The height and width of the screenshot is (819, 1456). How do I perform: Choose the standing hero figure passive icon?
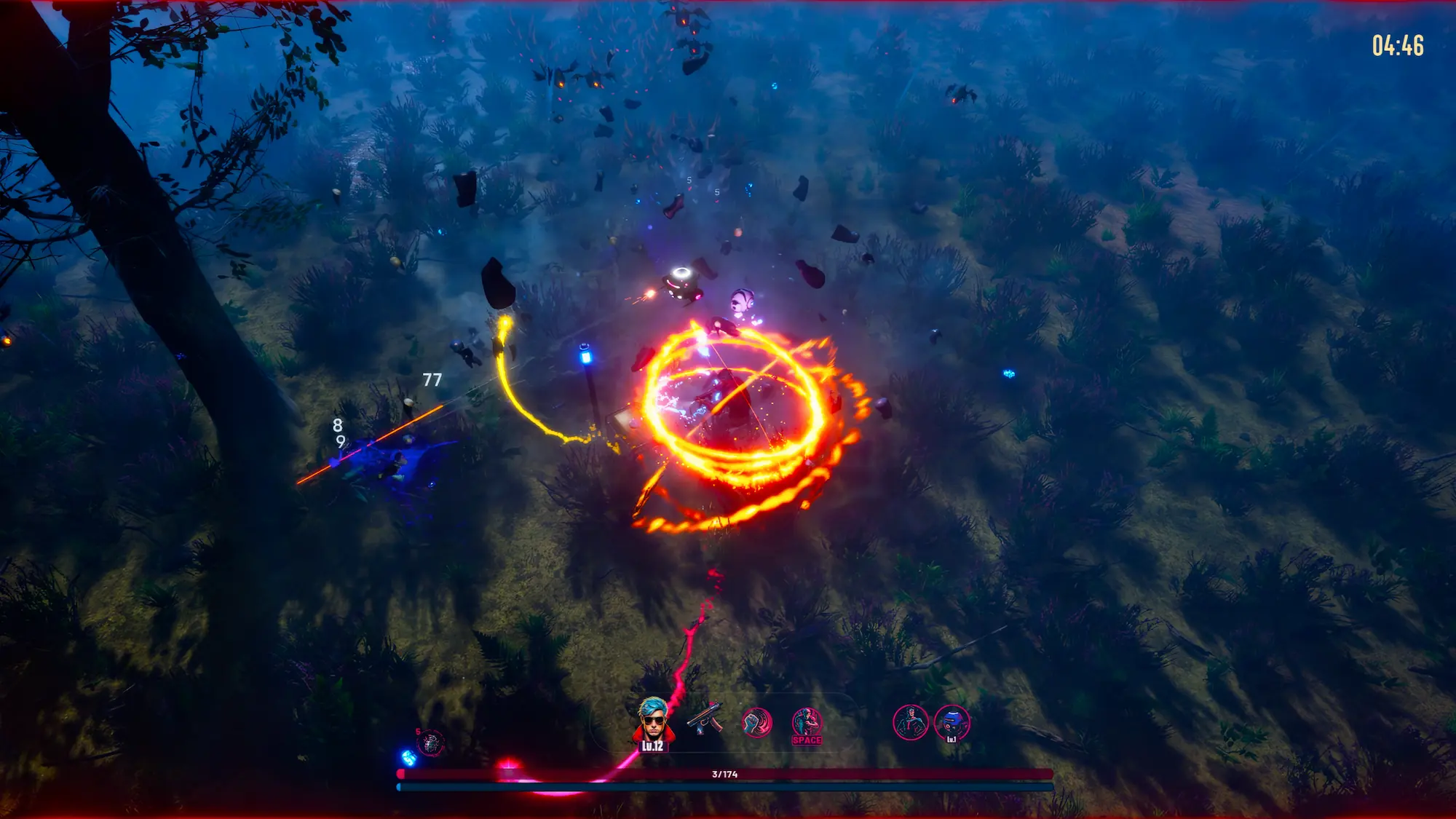coord(910,722)
